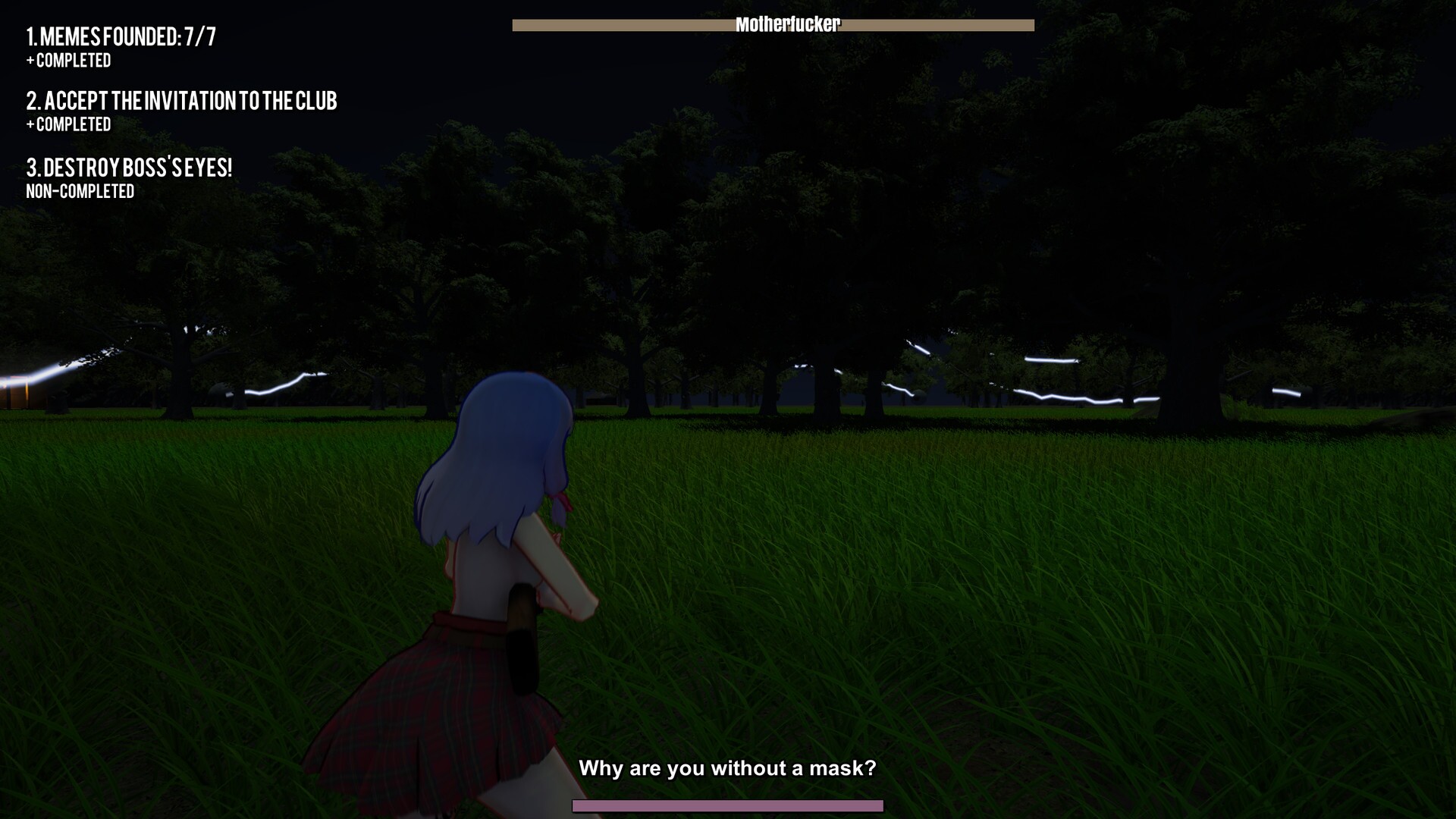The image size is (1456, 819).
Task: Click the boss health bar
Action: [773, 24]
